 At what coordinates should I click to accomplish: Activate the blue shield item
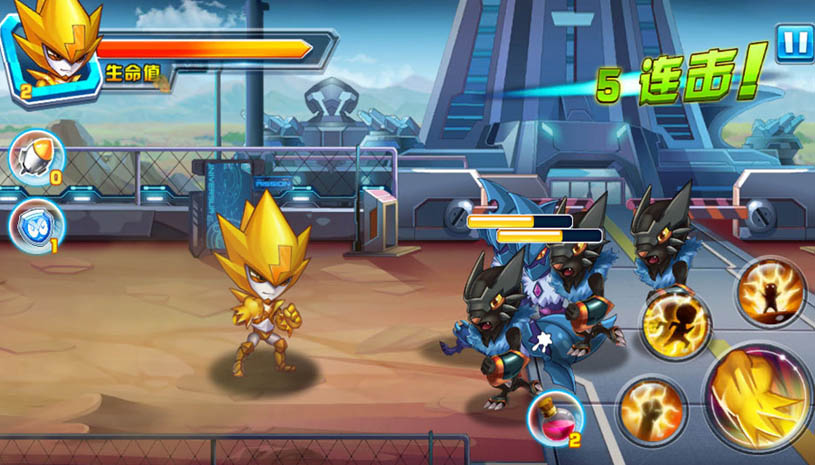37,226
